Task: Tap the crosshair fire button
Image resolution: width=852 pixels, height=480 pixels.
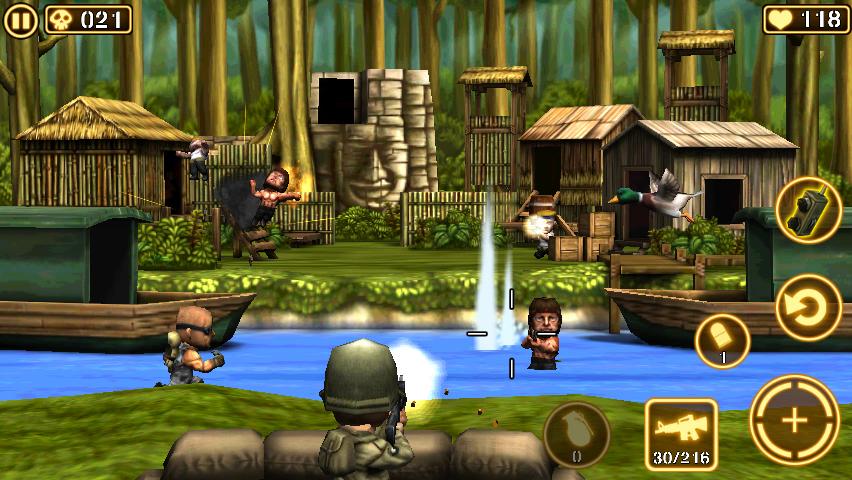Action: pos(796,421)
